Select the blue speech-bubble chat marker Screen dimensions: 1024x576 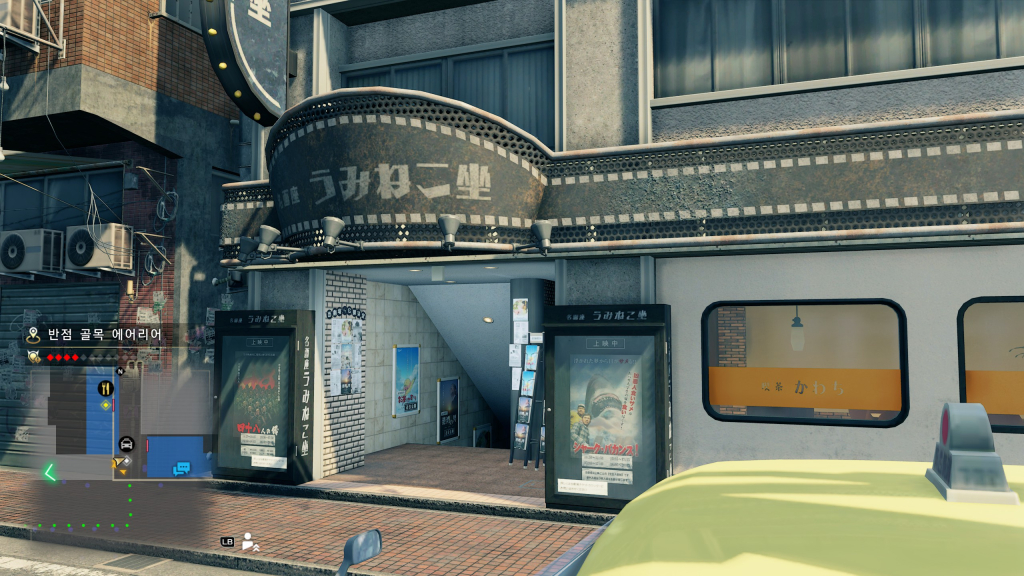[181, 466]
